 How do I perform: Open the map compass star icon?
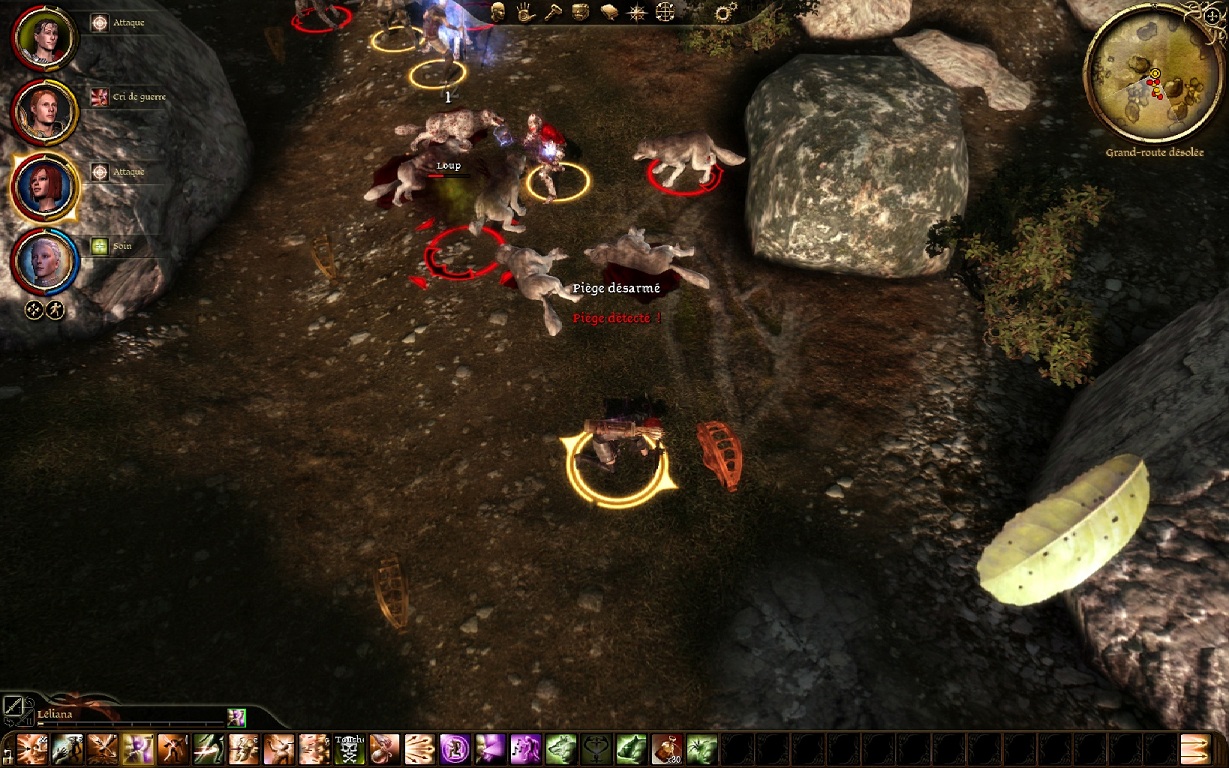(x=636, y=12)
